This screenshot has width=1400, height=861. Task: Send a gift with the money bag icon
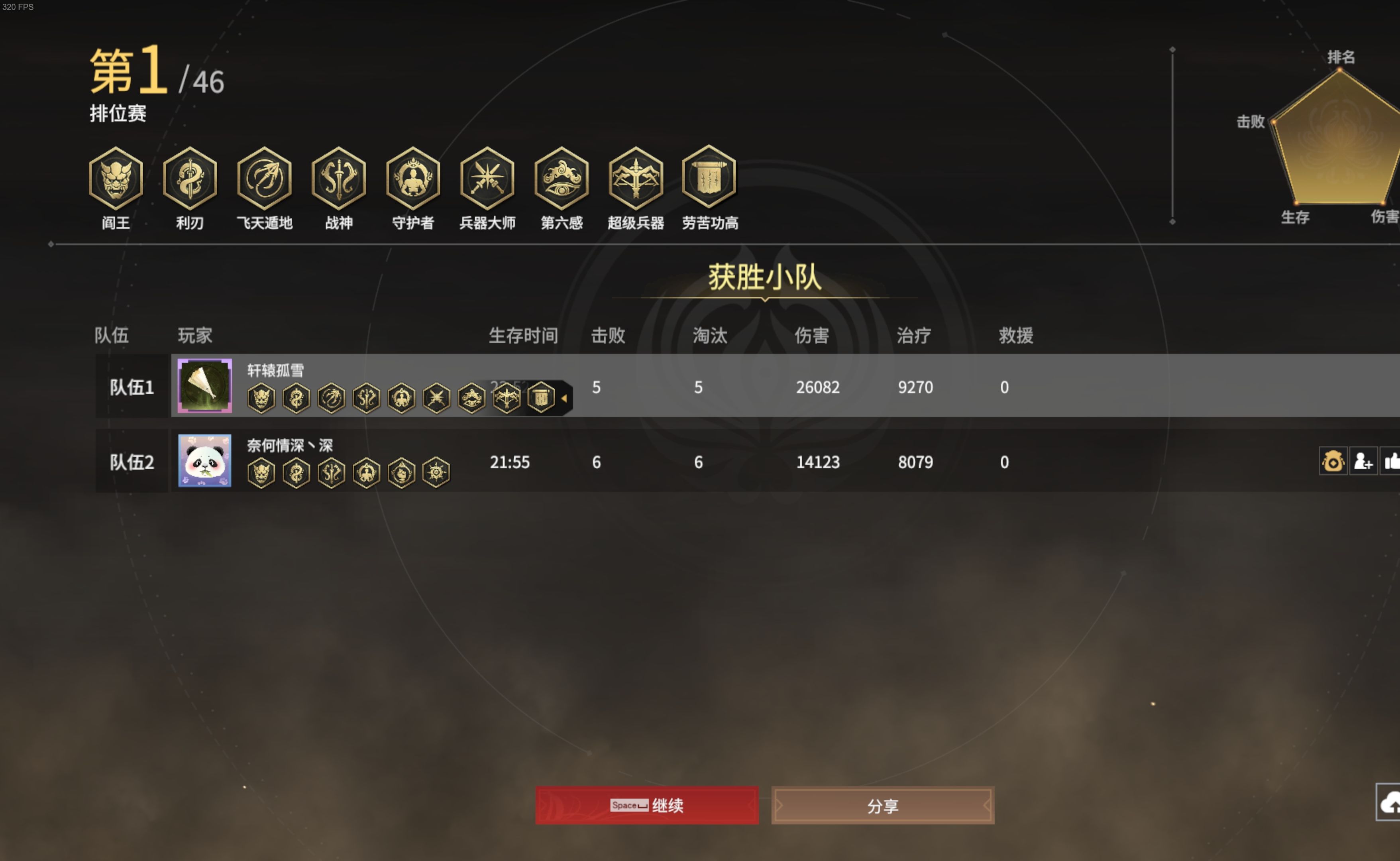point(1332,461)
